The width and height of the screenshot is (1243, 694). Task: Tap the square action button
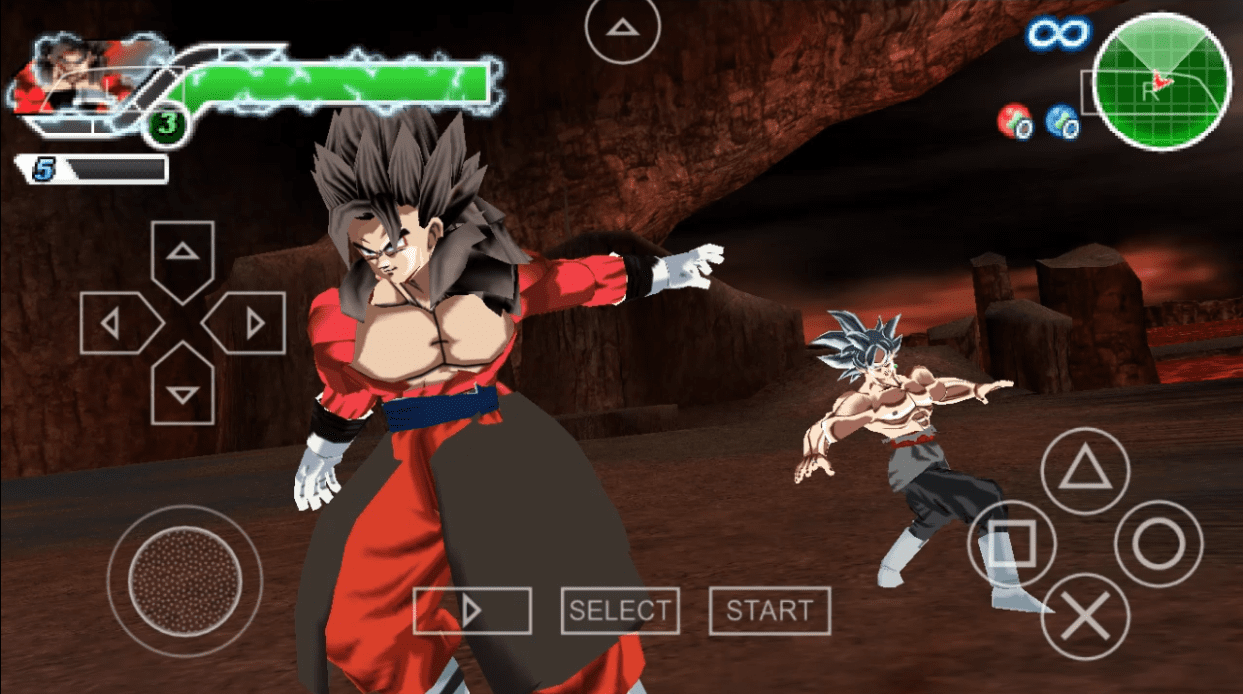click(x=1012, y=543)
